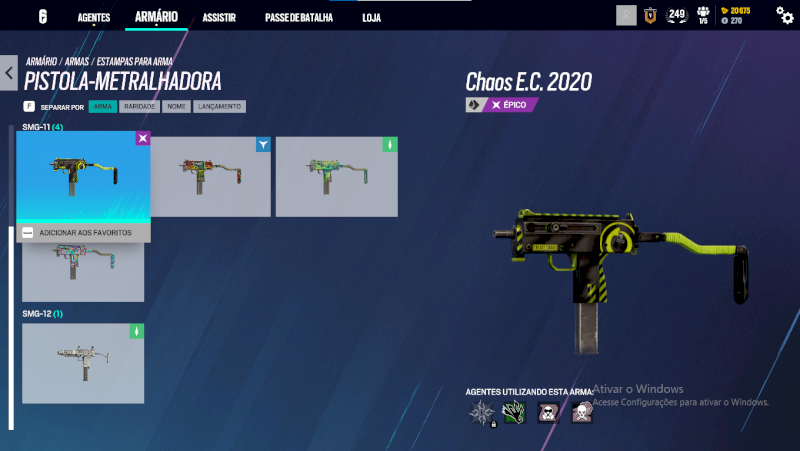Screen dimensions: 800x451
Task: View the skull agent icon
Action: [x=582, y=412]
